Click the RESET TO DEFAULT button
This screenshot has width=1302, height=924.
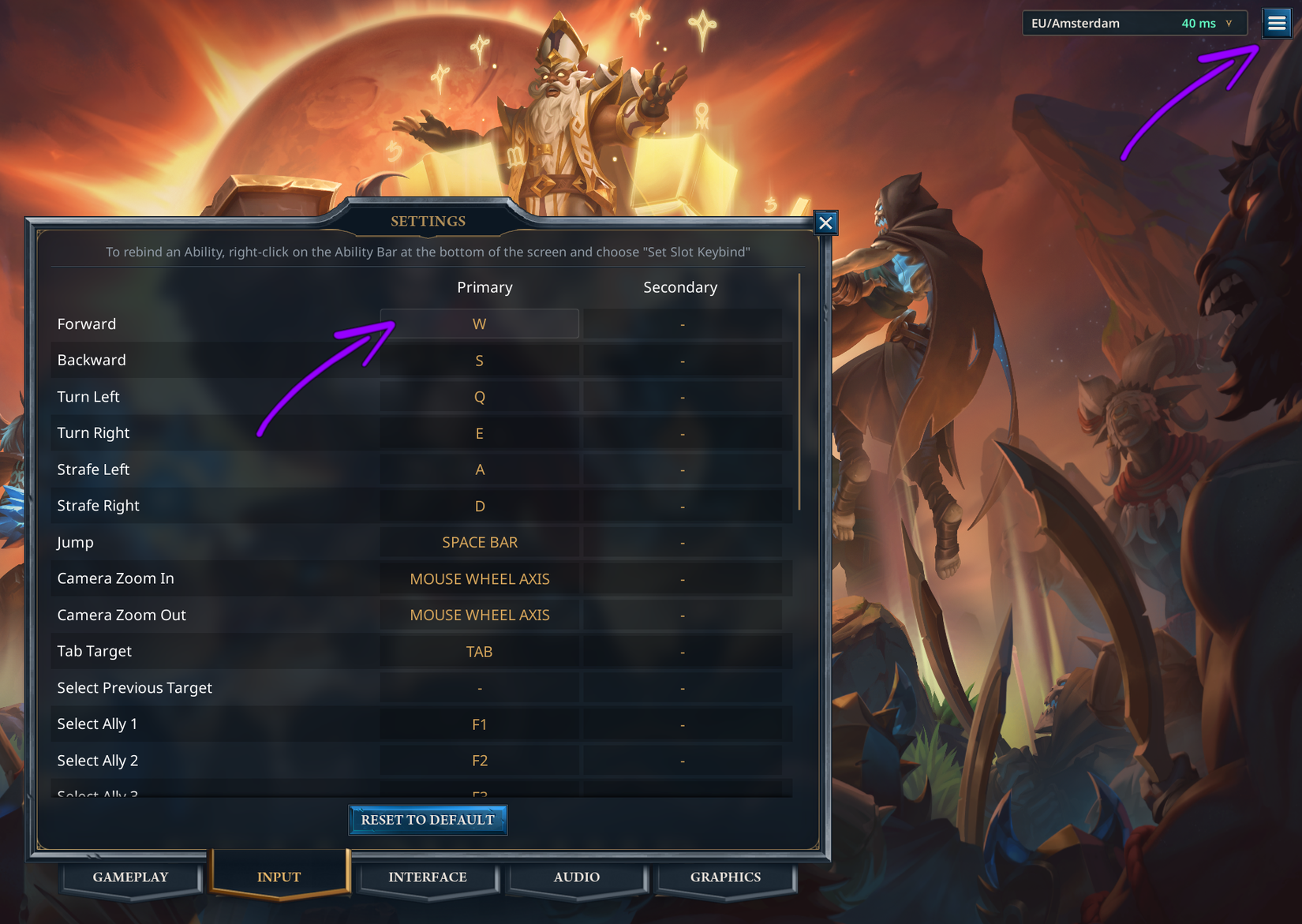(x=428, y=820)
